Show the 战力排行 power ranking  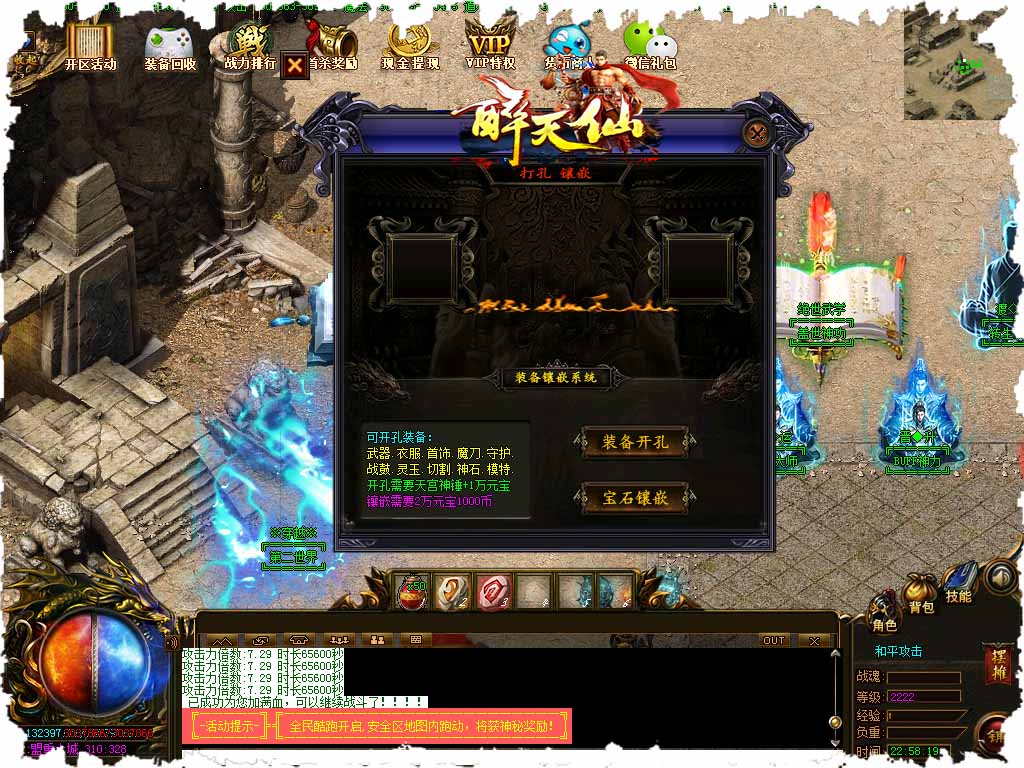click(249, 46)
